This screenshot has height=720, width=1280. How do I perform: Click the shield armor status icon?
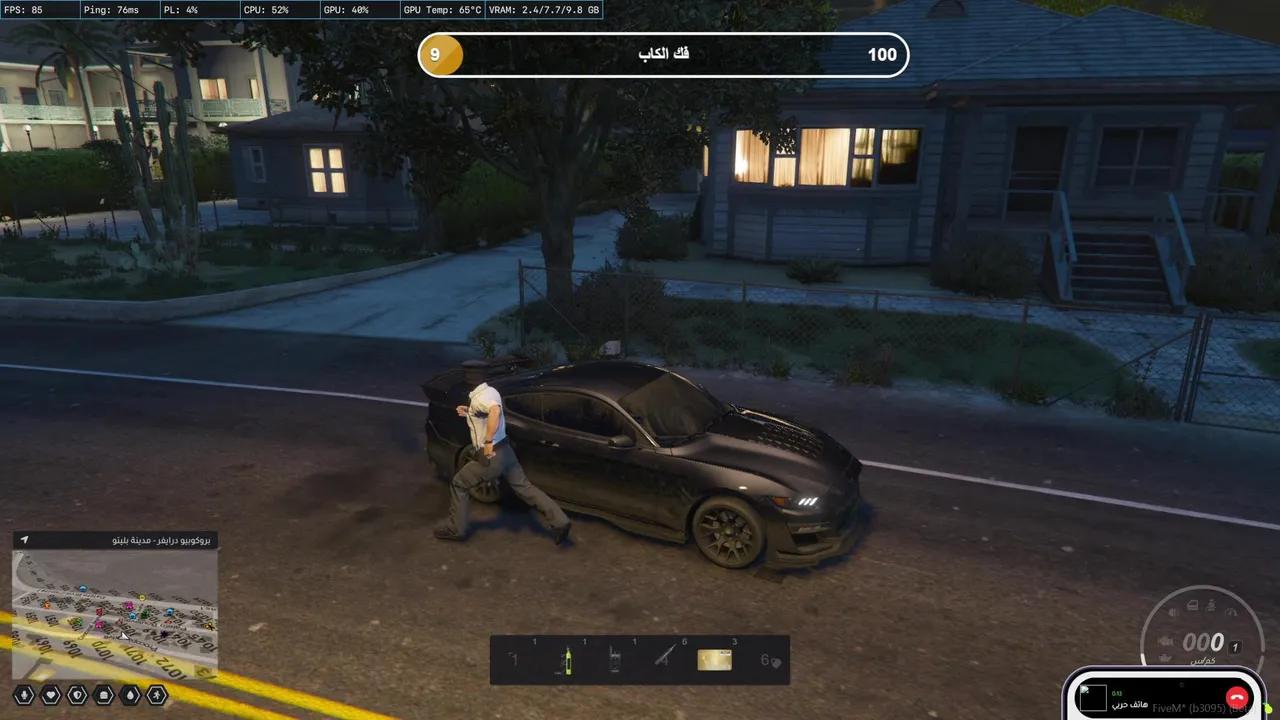point(77,695)
